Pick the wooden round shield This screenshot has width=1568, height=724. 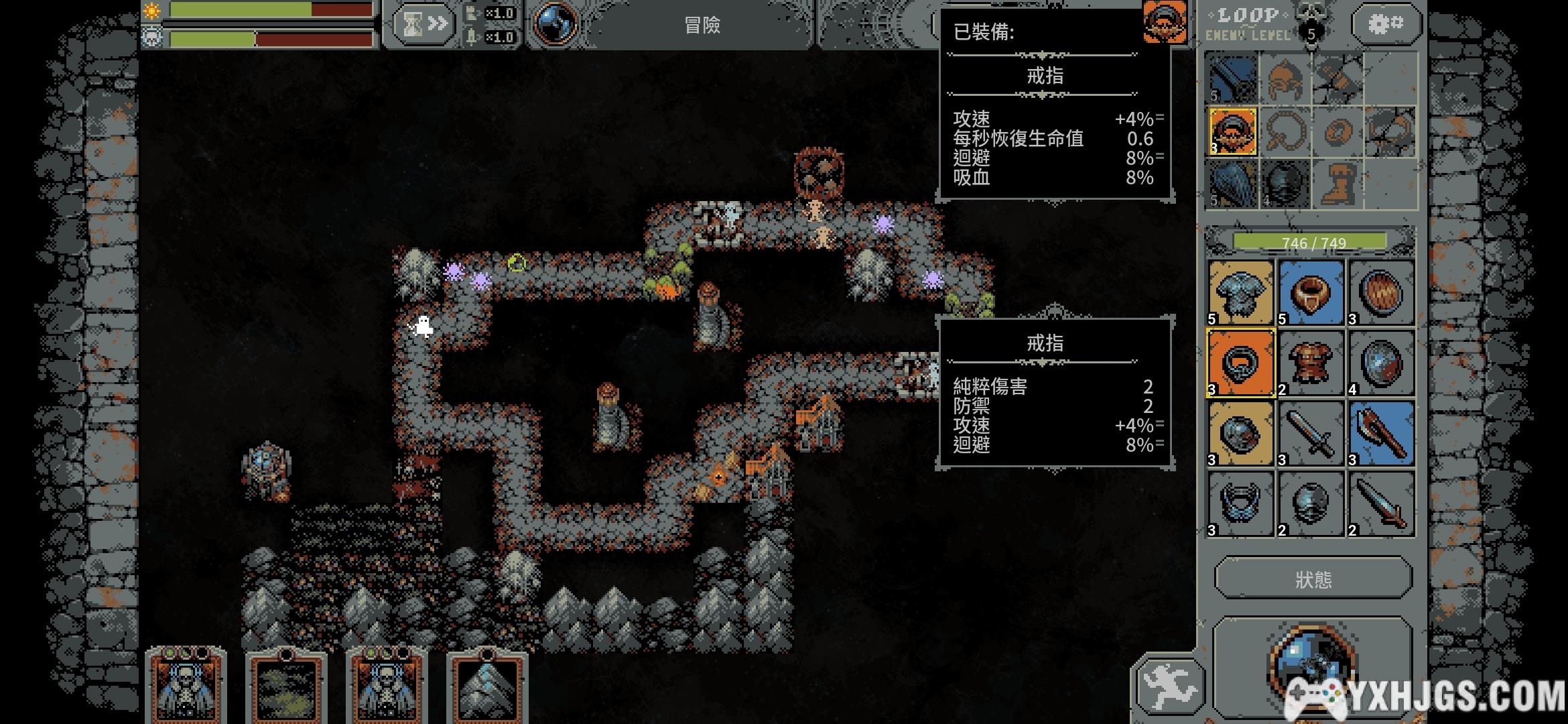[1381, 293]
